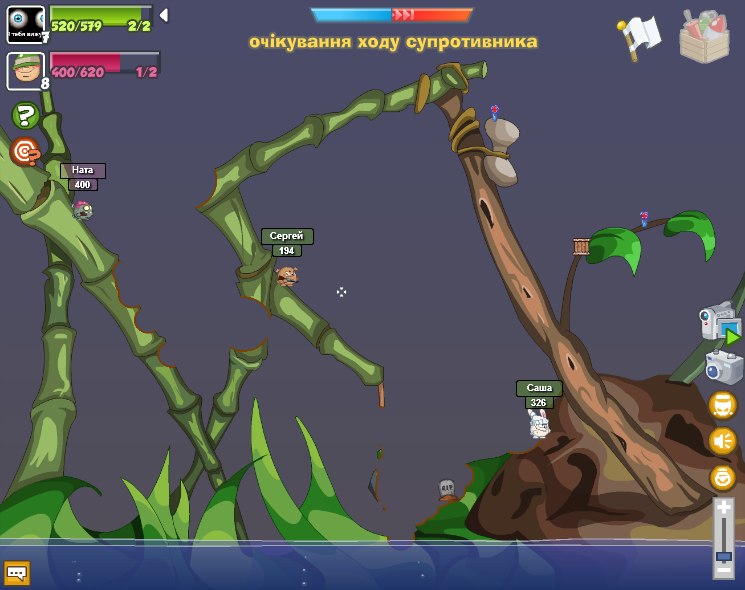Viewport: 745px width, 590px height.
Task: Start video recording with the camcorder icon
Action: (x=720, y=325)
